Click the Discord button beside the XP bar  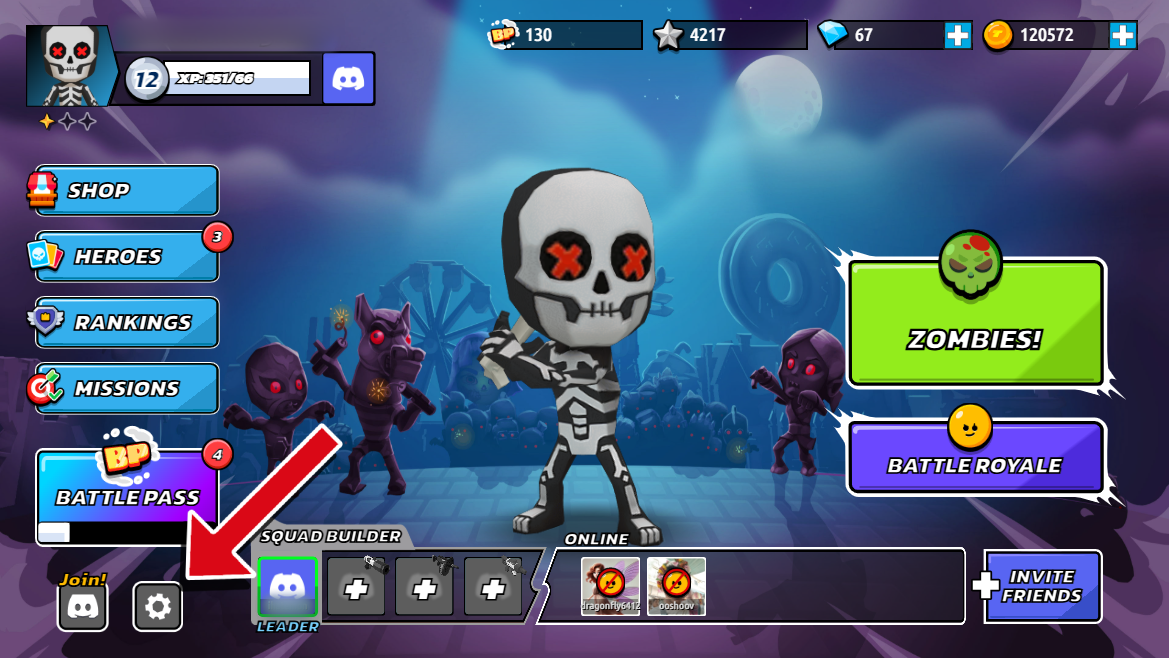tap(349, 79)
